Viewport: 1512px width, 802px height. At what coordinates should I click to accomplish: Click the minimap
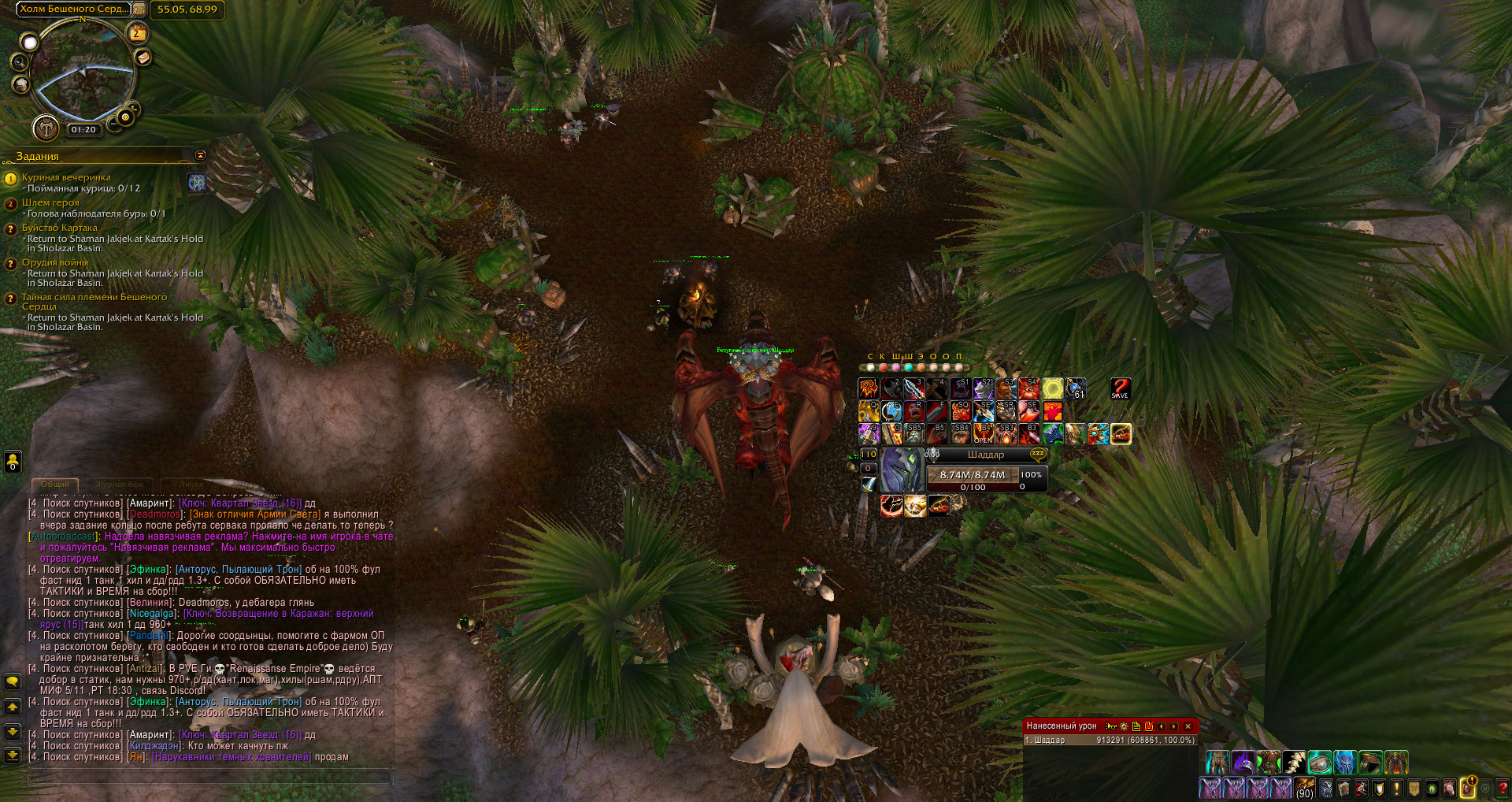[x=82, y=72]
